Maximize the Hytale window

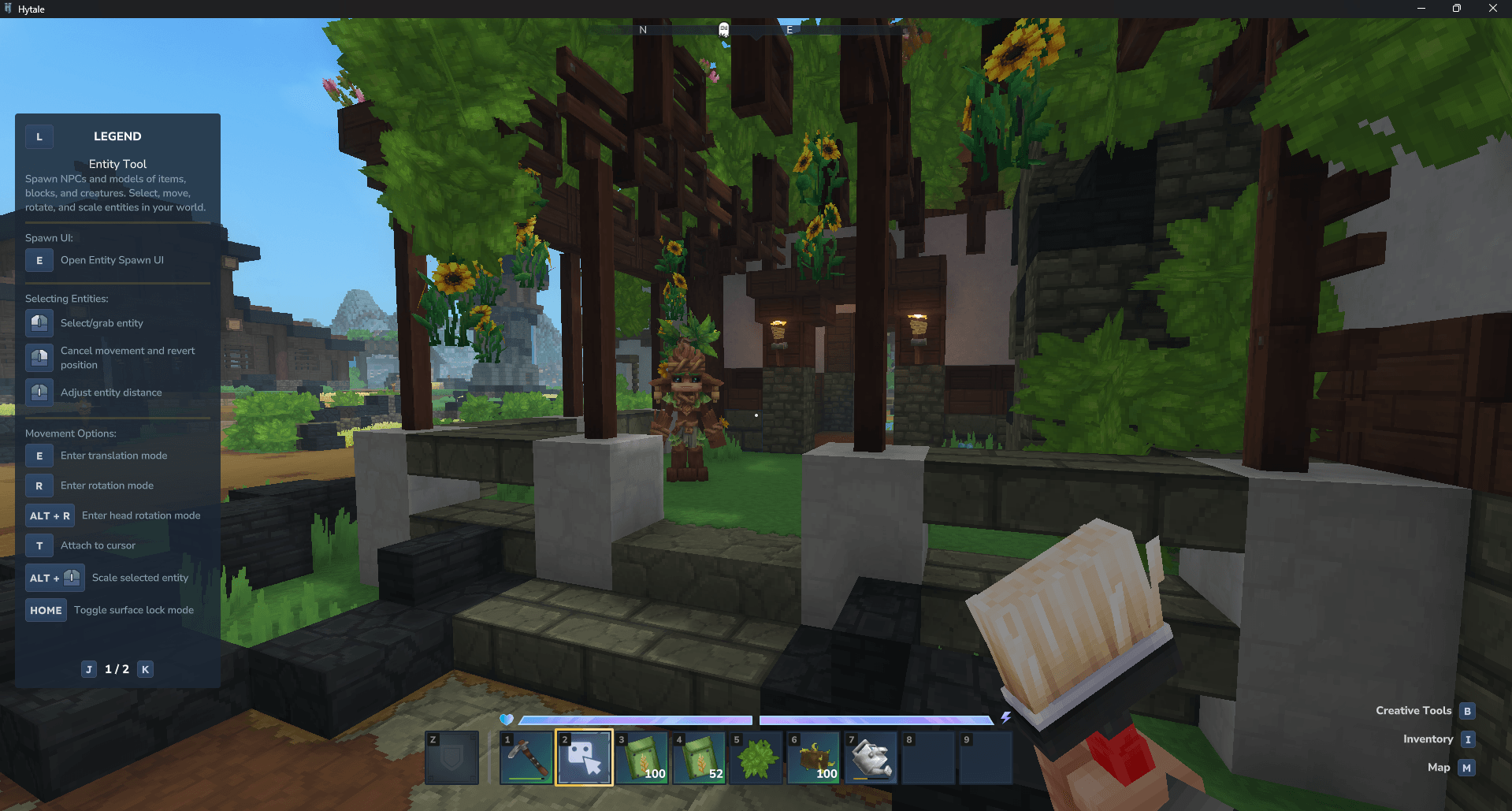[x=1457, y=9]
